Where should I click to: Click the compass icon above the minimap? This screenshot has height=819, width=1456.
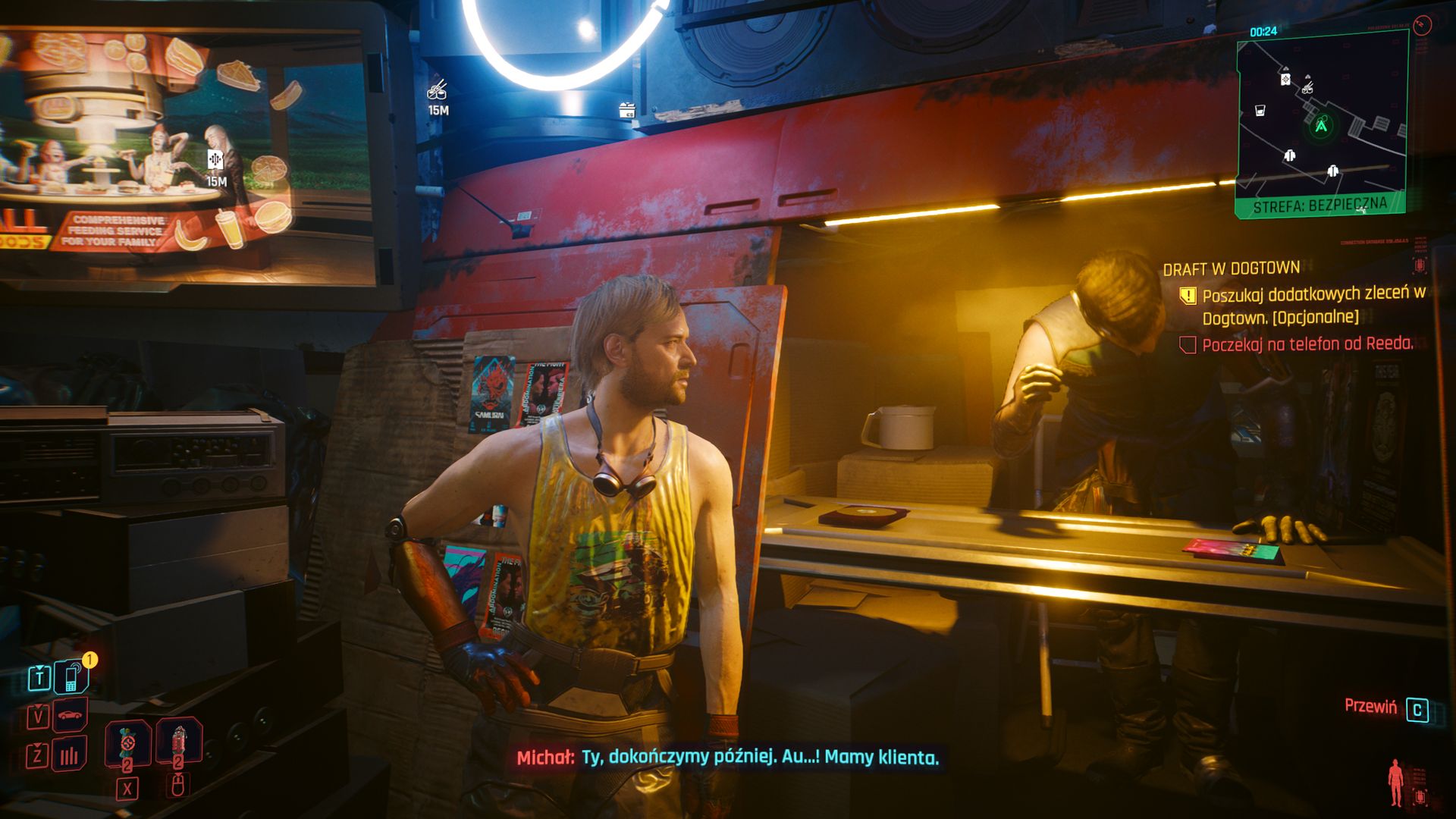pyautogui.click(x=1423, y=25)
